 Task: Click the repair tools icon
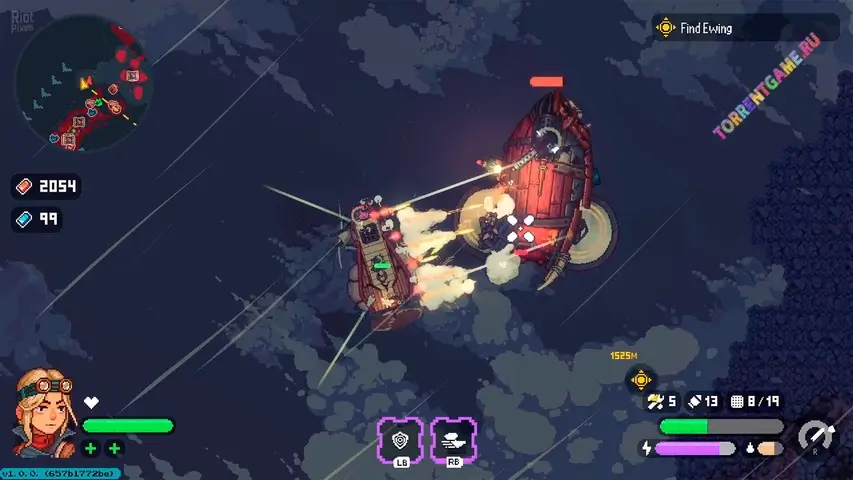point(656,401)
